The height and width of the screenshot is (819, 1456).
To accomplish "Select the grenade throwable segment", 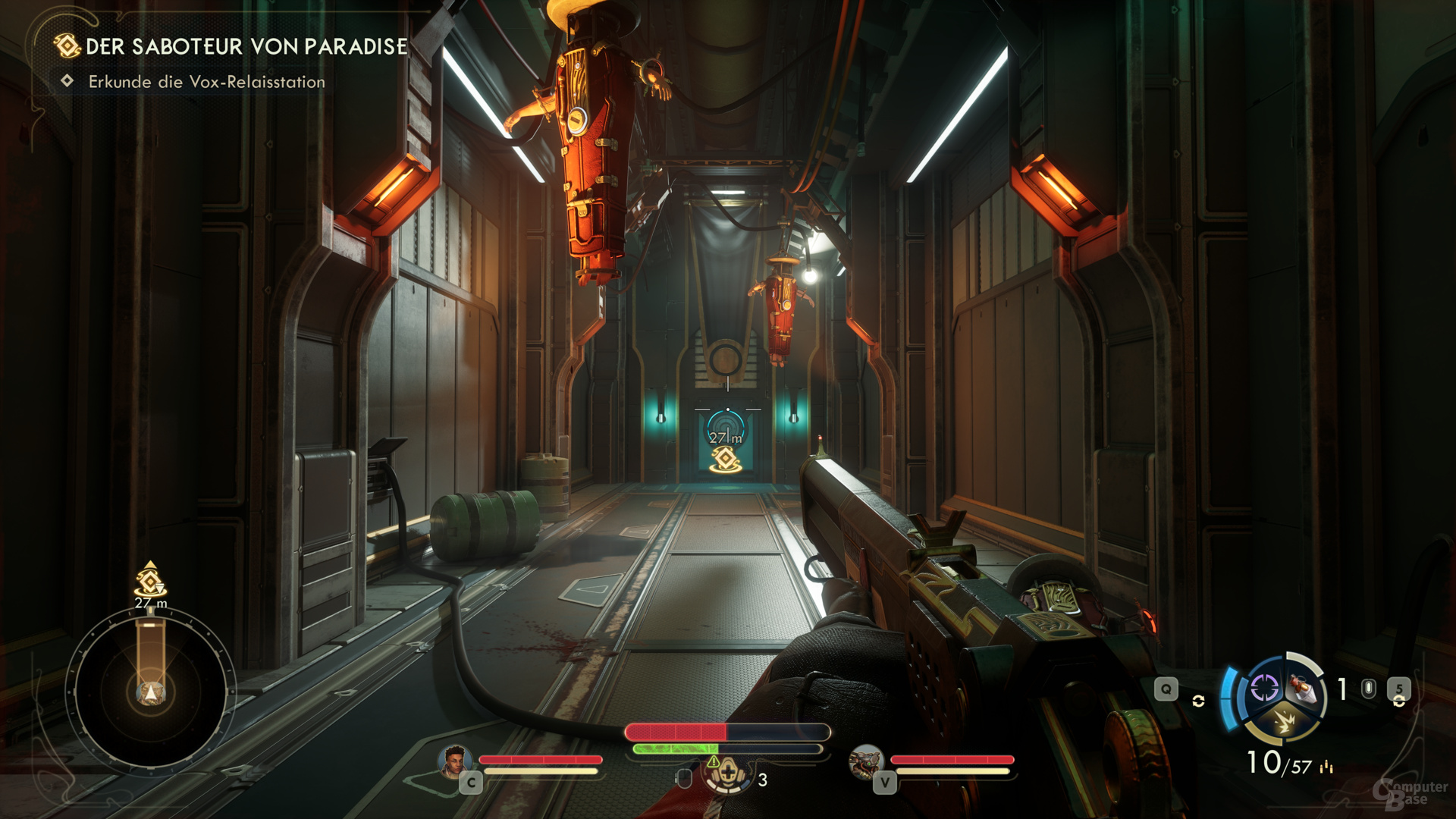I will click(1304, 689).
